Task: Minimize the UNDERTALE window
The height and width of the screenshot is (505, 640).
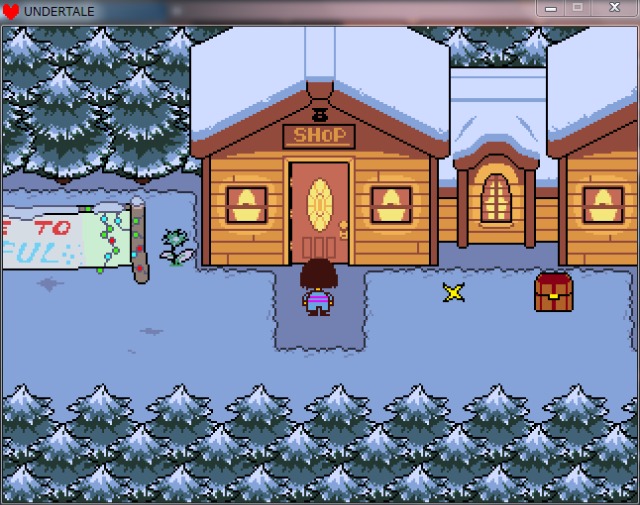Action: pyautogui.click(x=551, y=8)
